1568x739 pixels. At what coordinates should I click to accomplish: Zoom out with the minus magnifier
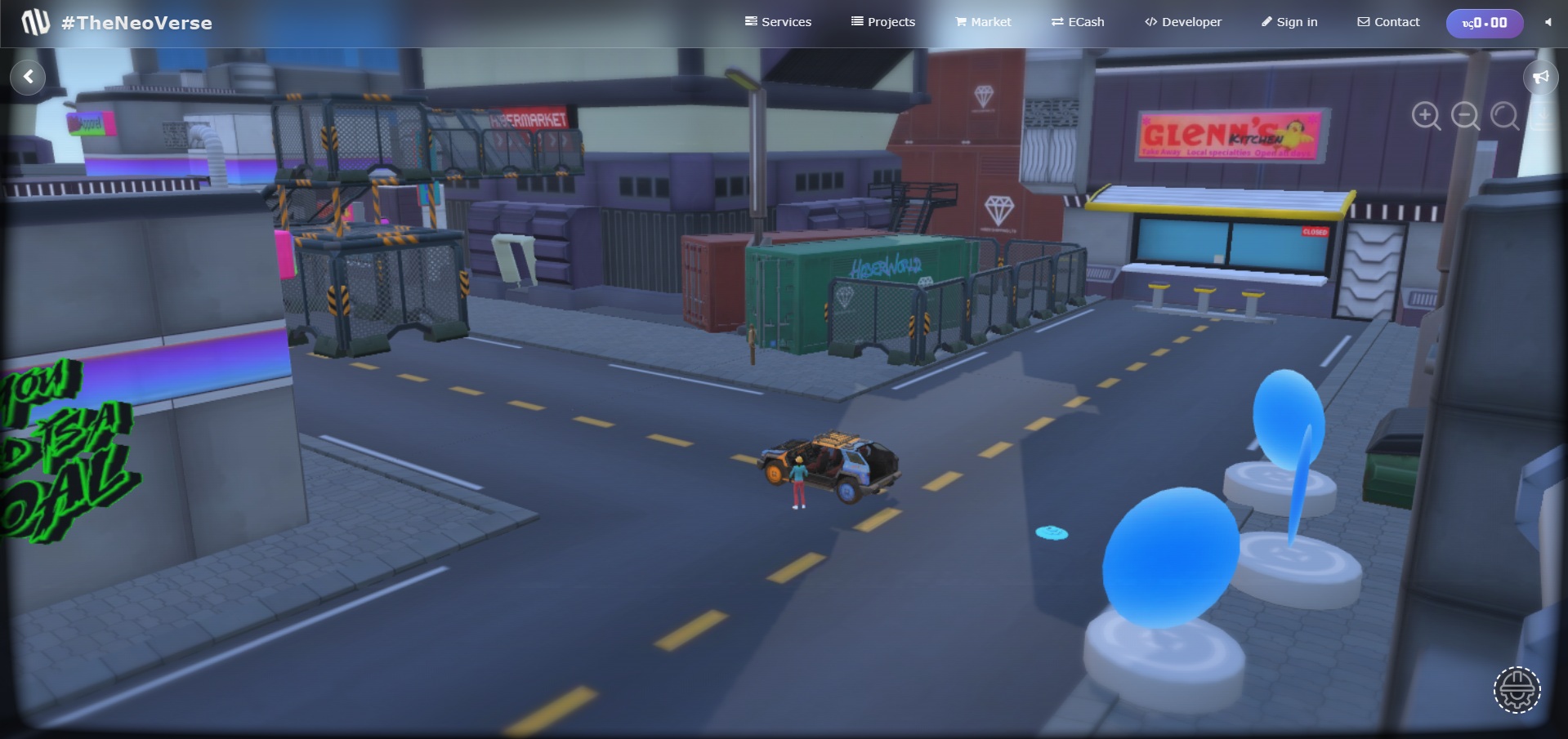(1465, 116)
